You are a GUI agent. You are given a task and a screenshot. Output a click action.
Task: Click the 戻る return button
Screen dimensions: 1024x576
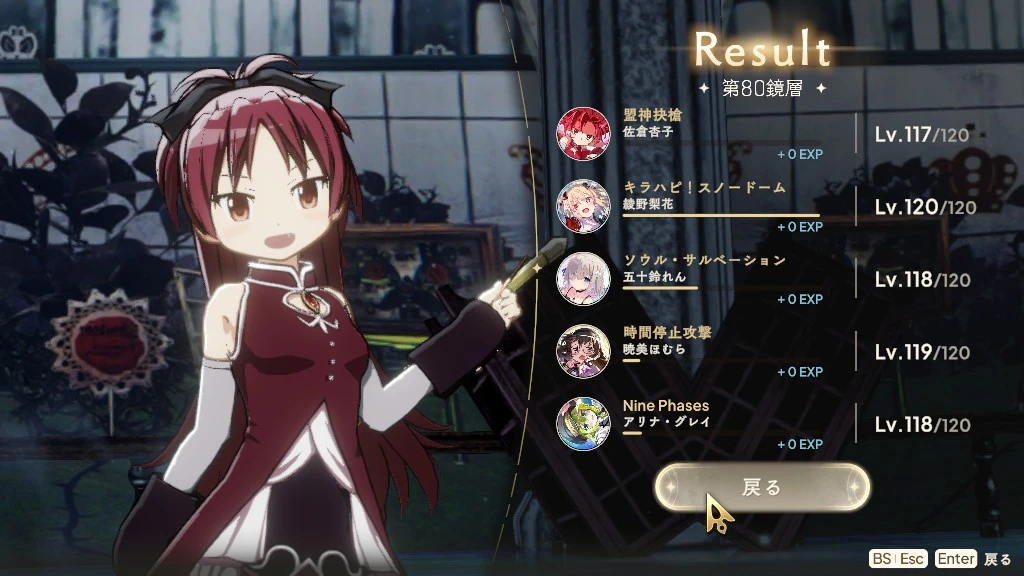tap(762, 487)
